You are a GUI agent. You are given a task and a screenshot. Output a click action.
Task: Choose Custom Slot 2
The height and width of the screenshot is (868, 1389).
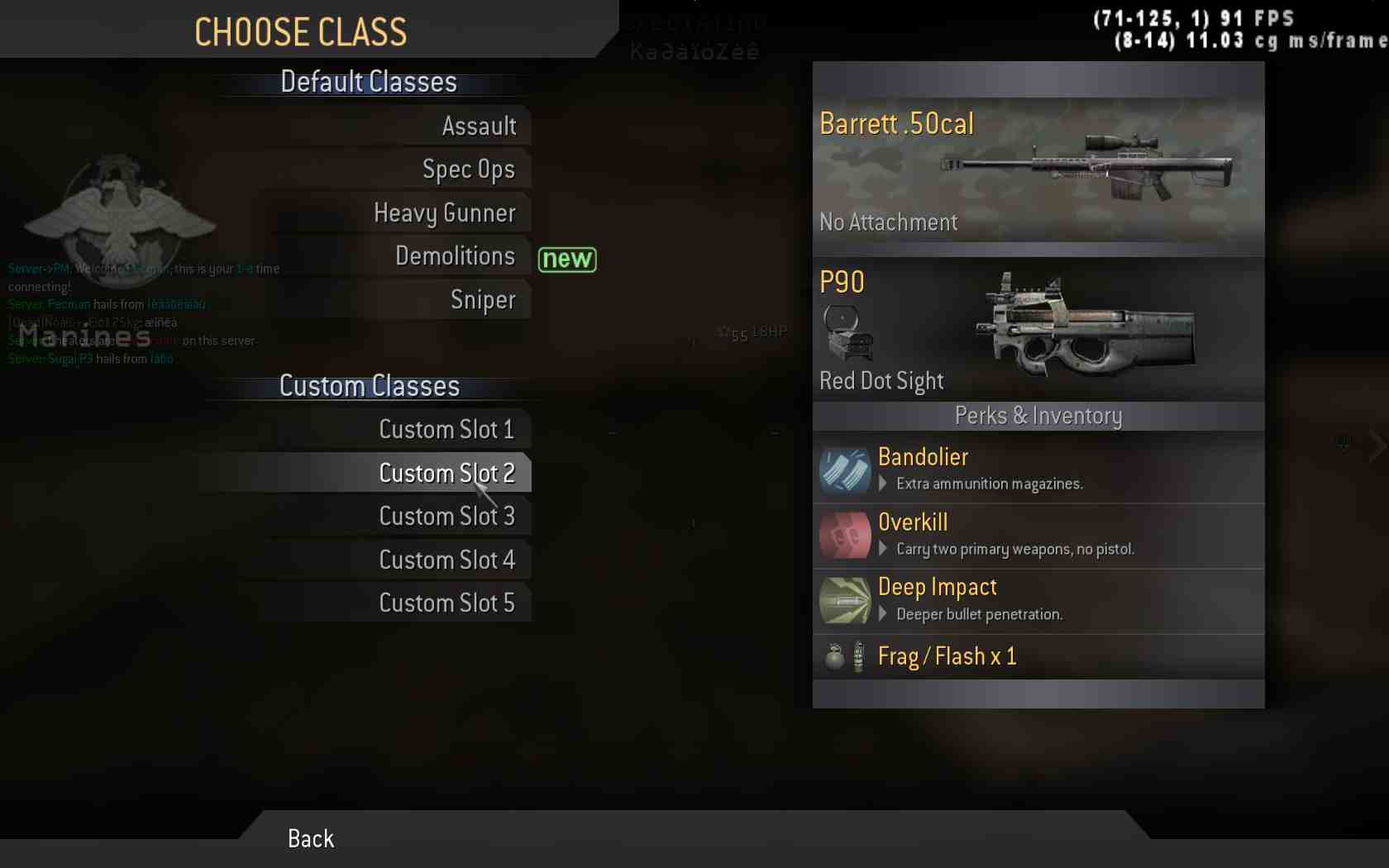coord(446,473)
